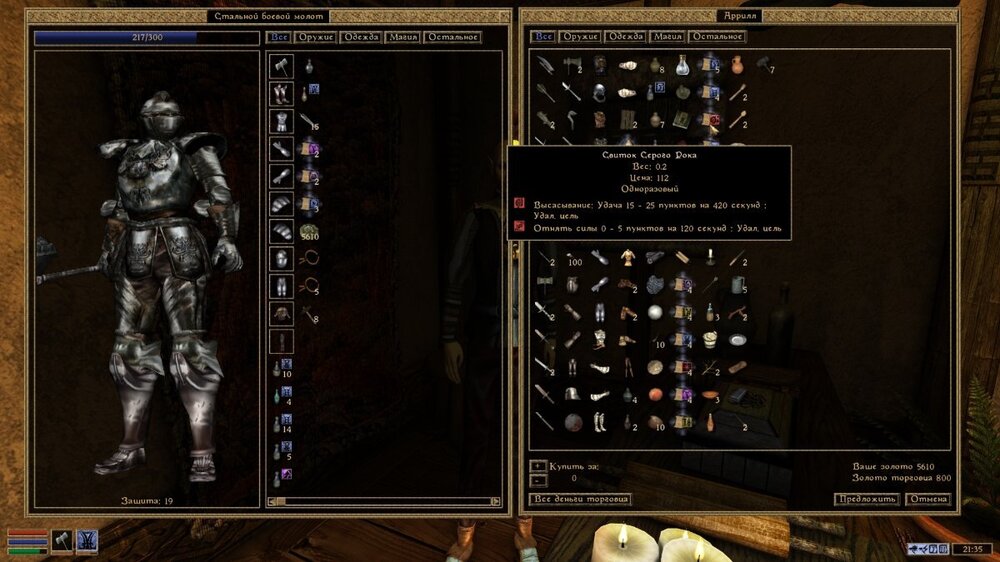Screen dimensions: 1000x562
Task: Open merchant Аррилл's Магия tab
Action: 667,37
